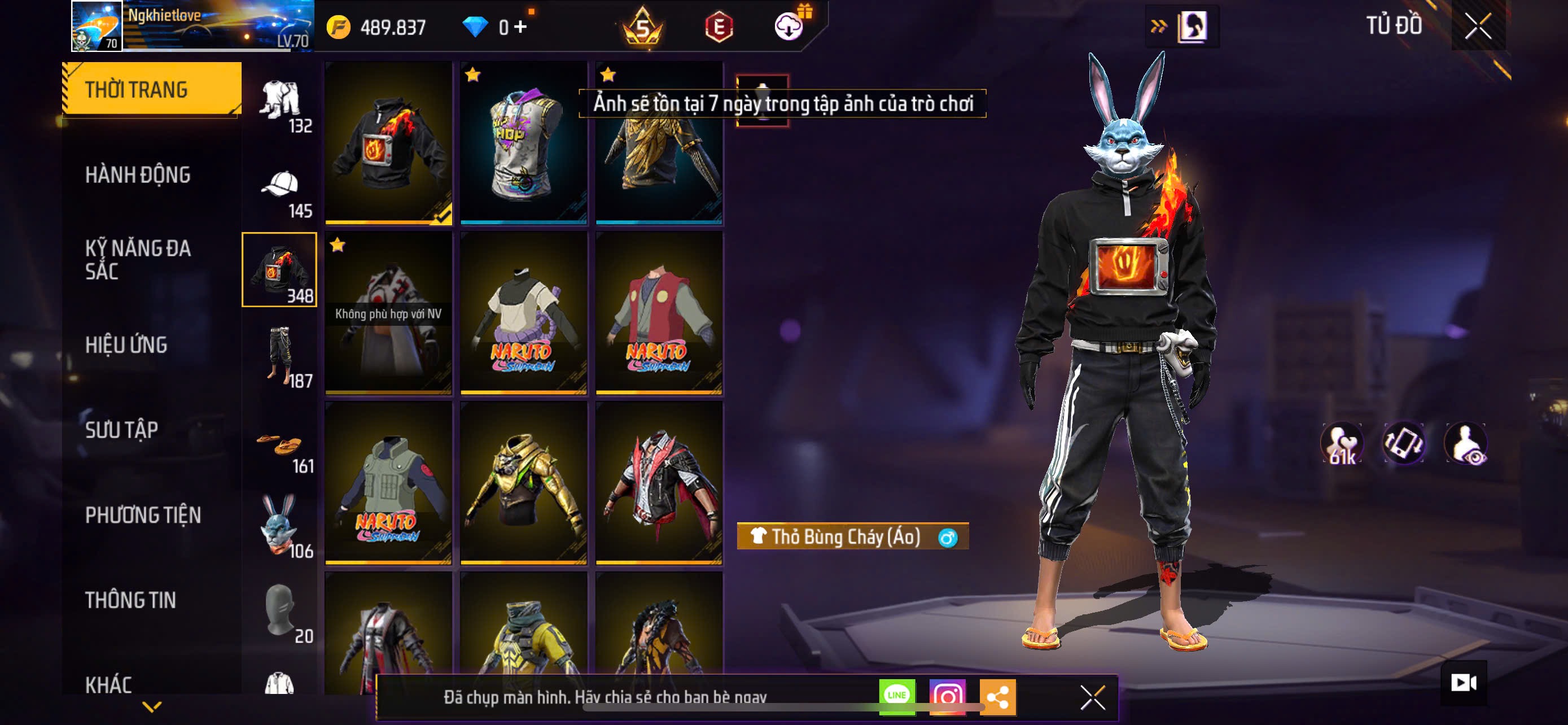Viewport: 1568px width, 725px height.
Task: Click the video camera record button
Action: 1464,683
